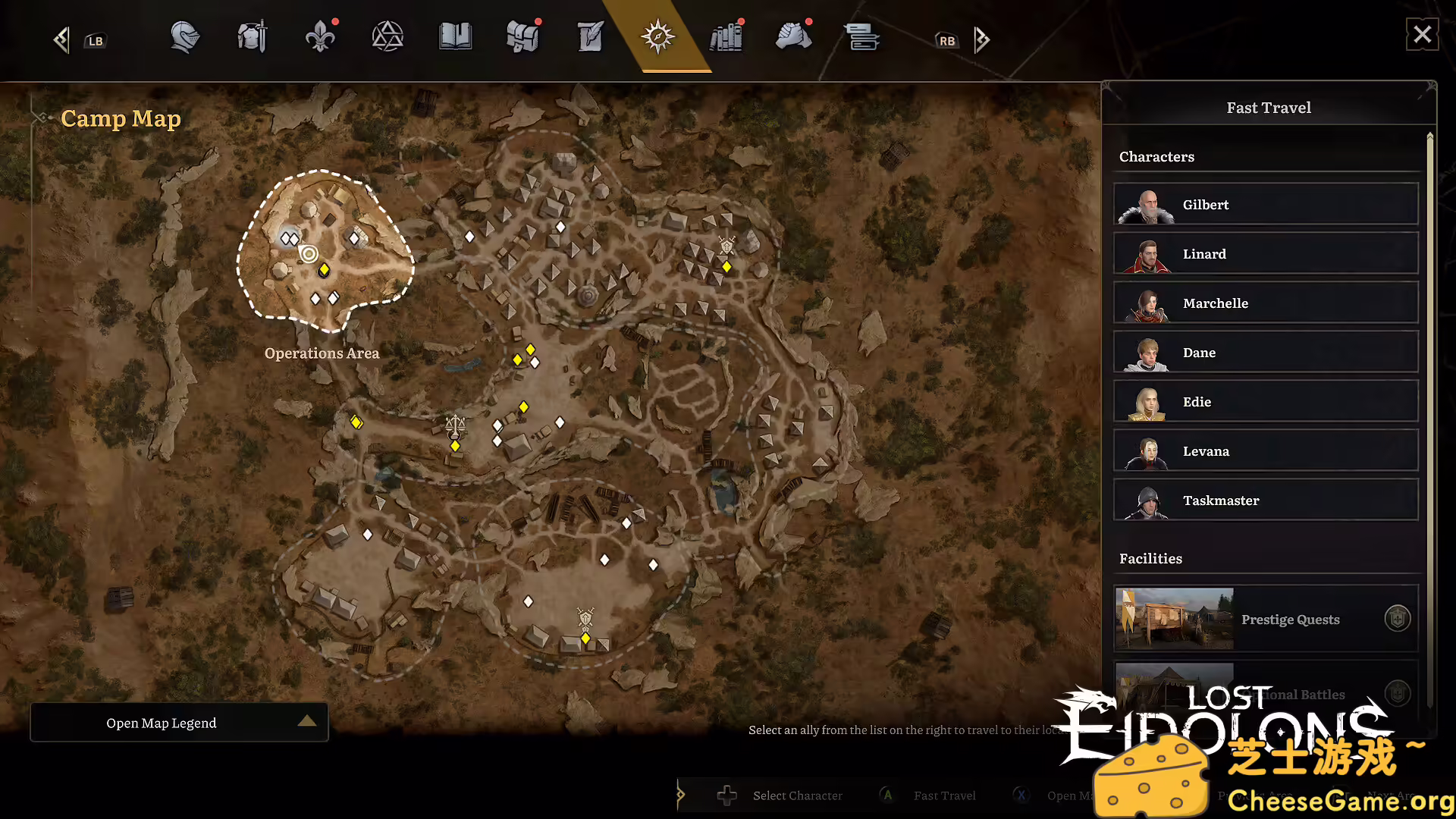Close the Camp Map screen

pyautogui.click(x=1423, y=34)
